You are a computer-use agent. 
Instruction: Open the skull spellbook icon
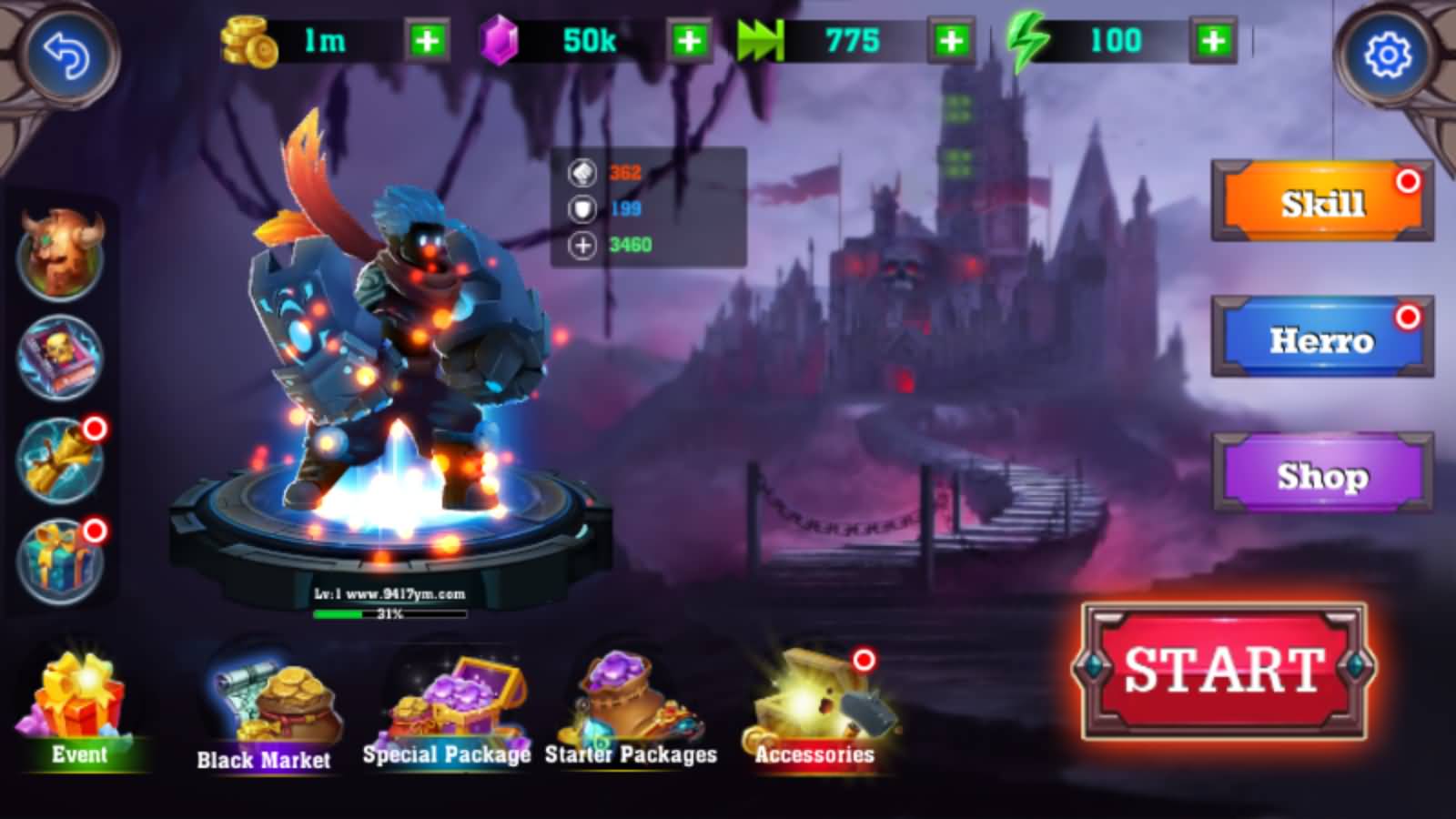(61, 357)
